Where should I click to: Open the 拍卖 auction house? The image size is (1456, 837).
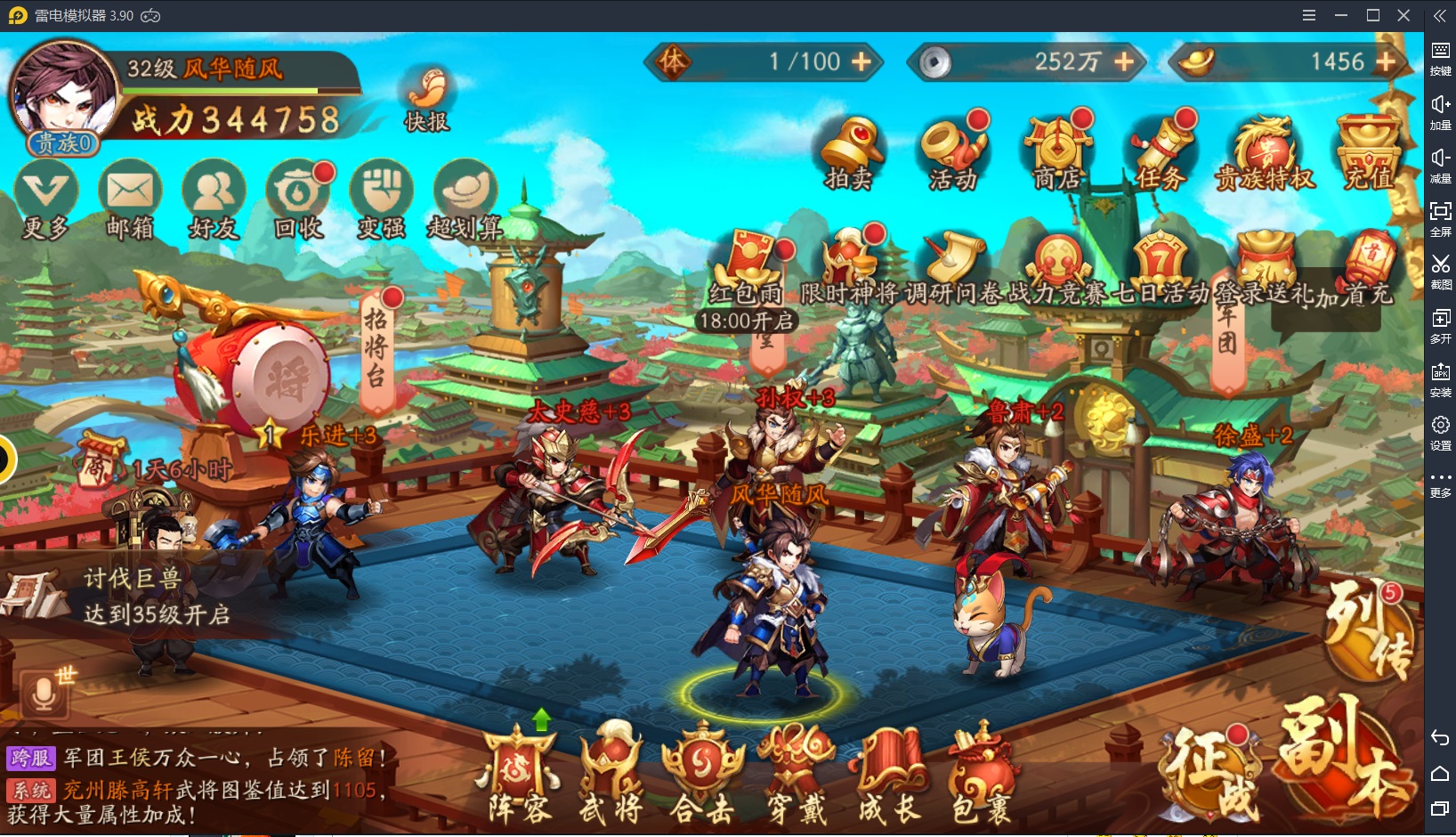pos(849,150)
